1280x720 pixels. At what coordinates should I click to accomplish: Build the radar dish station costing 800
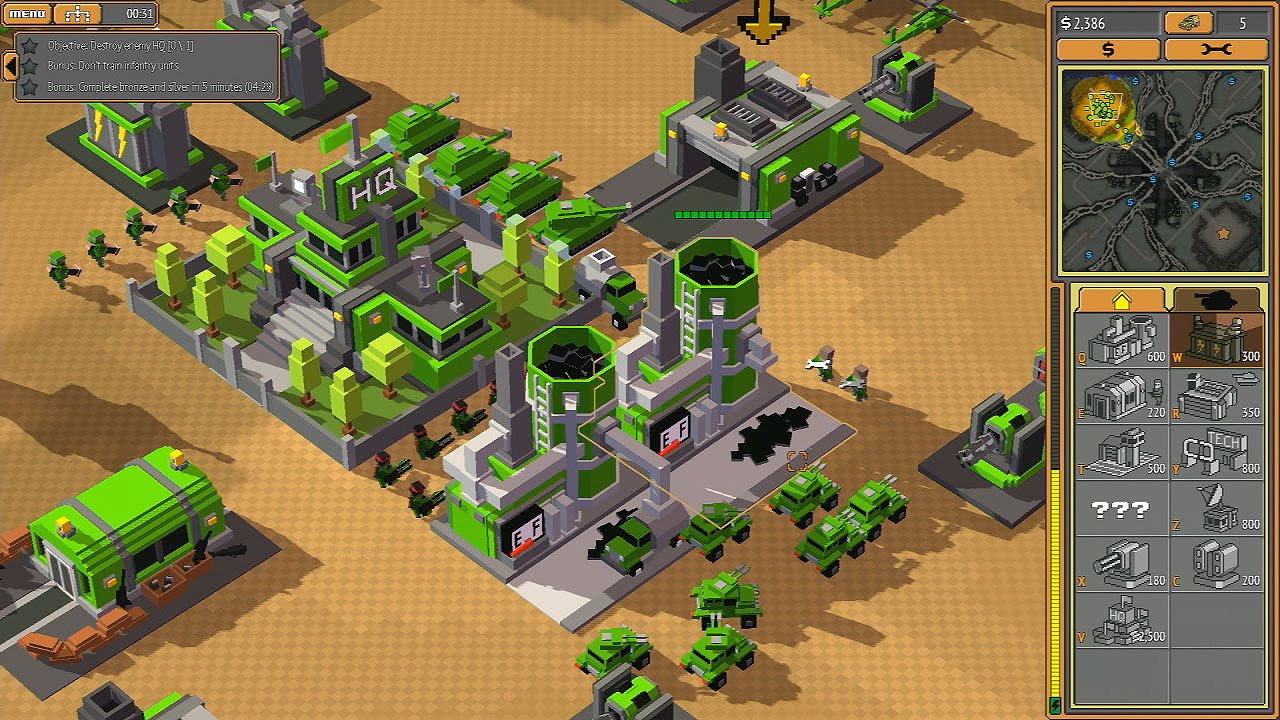tap(1216, 510)
